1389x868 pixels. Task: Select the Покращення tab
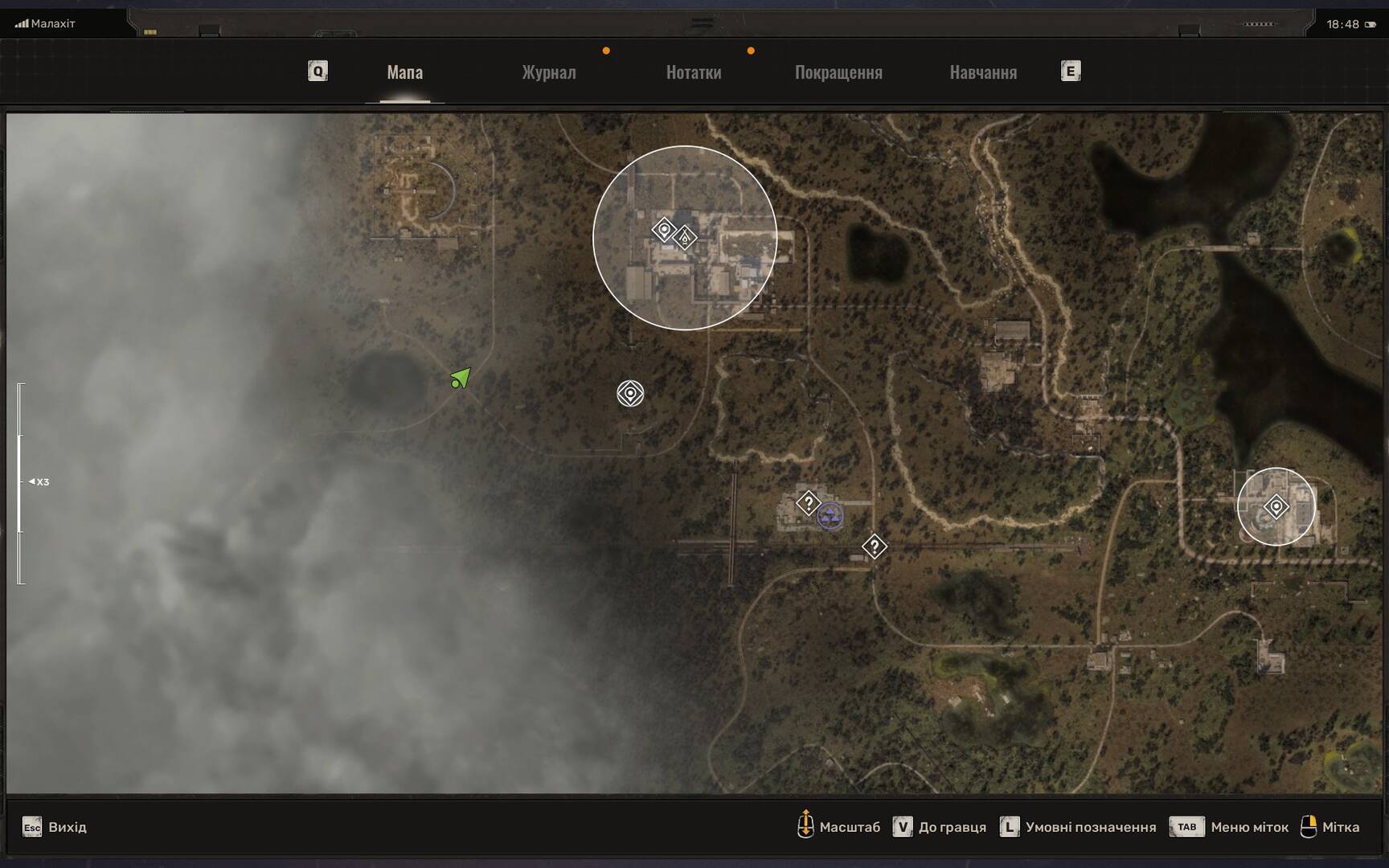point(838,72)
